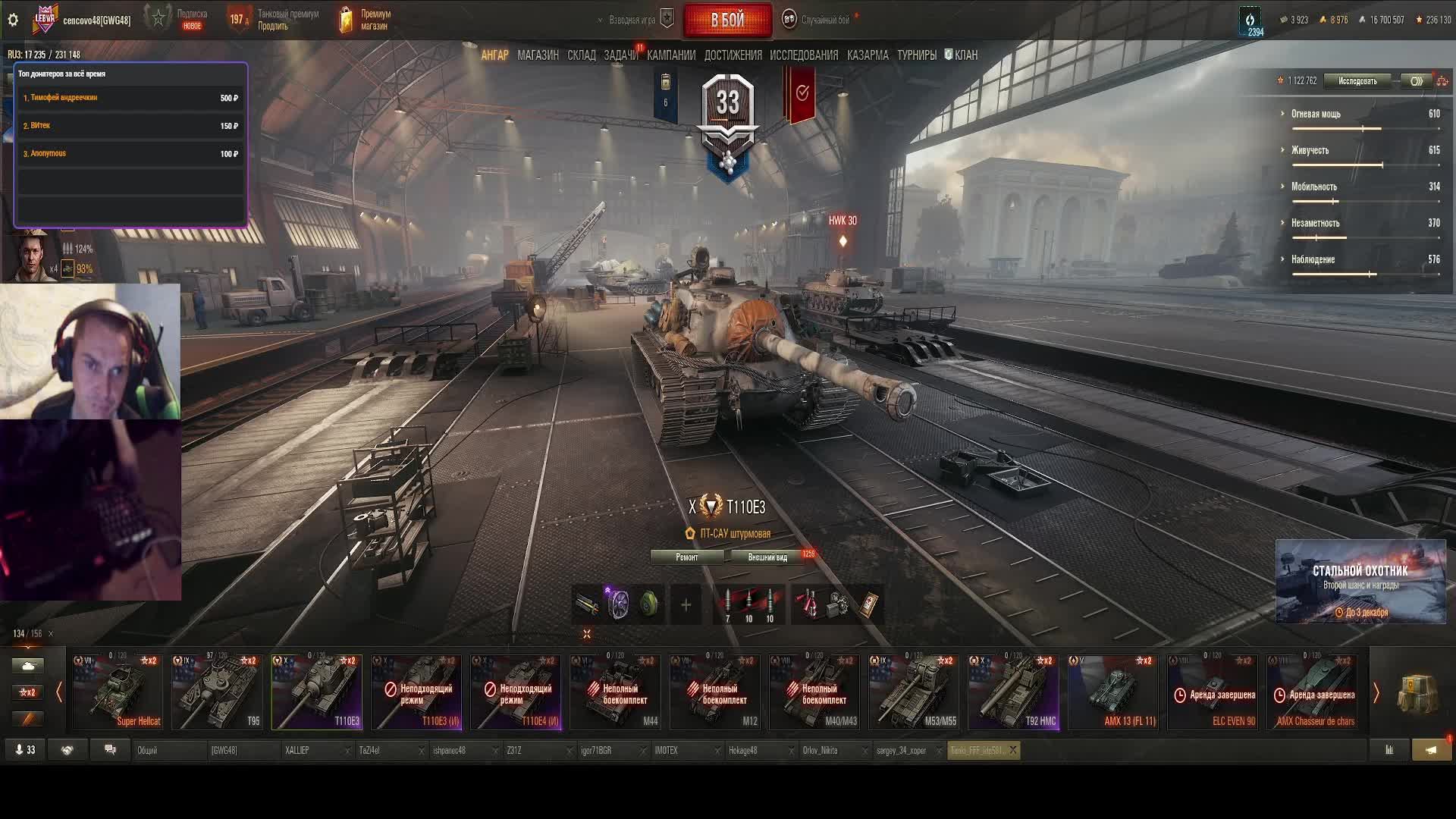Pick the AMX 13 (FL 11) tank
This screenshot has height=819, width=1456.
click(1112, 692)
